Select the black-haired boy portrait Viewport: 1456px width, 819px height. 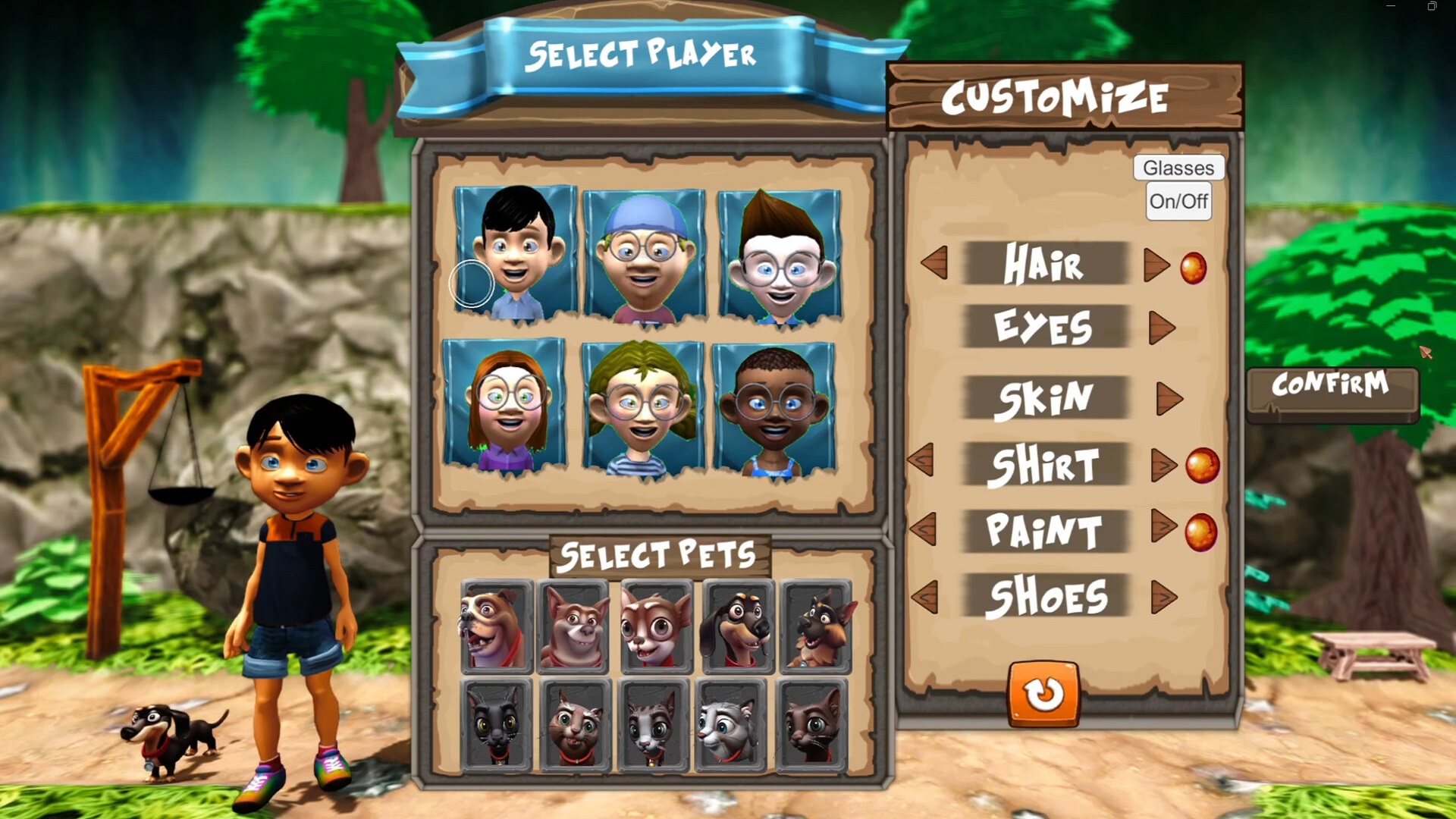(x=515, y=253)
